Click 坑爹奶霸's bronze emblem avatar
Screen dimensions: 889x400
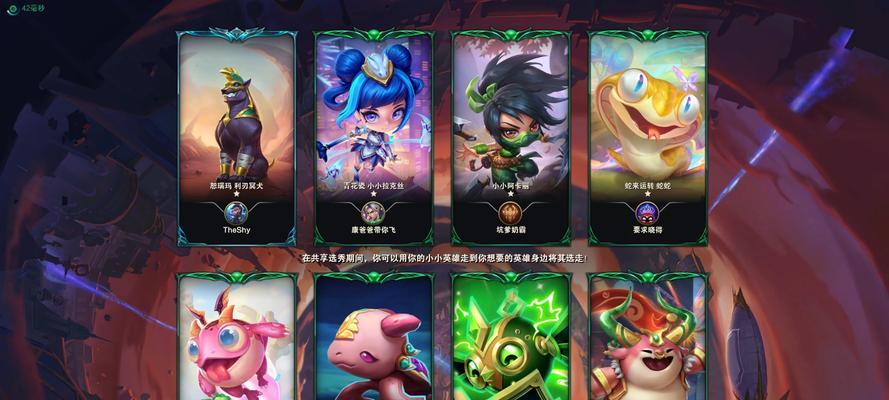coord(511,212)
